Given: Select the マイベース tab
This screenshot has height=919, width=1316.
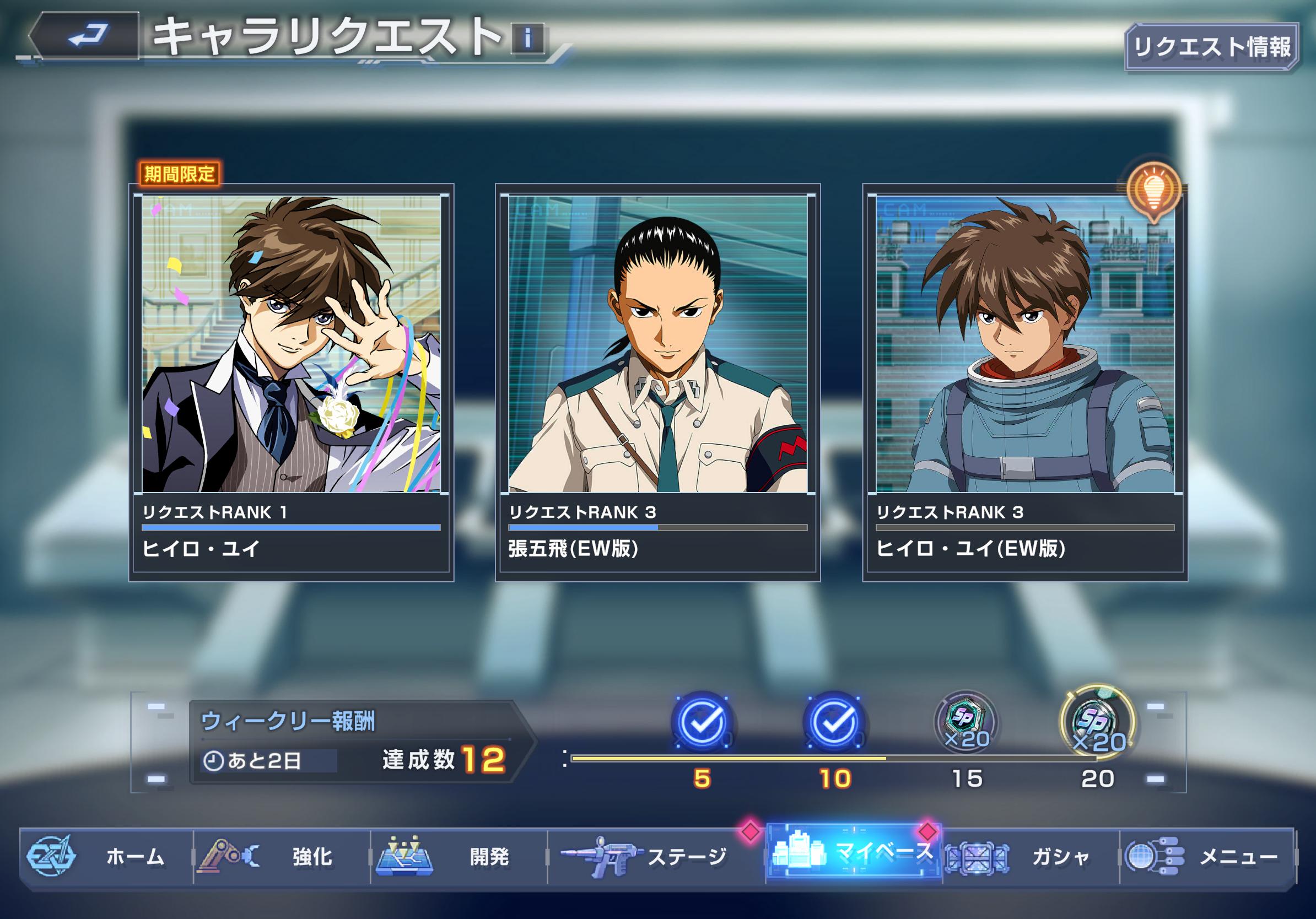Looking at the screenshot, I should (854, 853).
